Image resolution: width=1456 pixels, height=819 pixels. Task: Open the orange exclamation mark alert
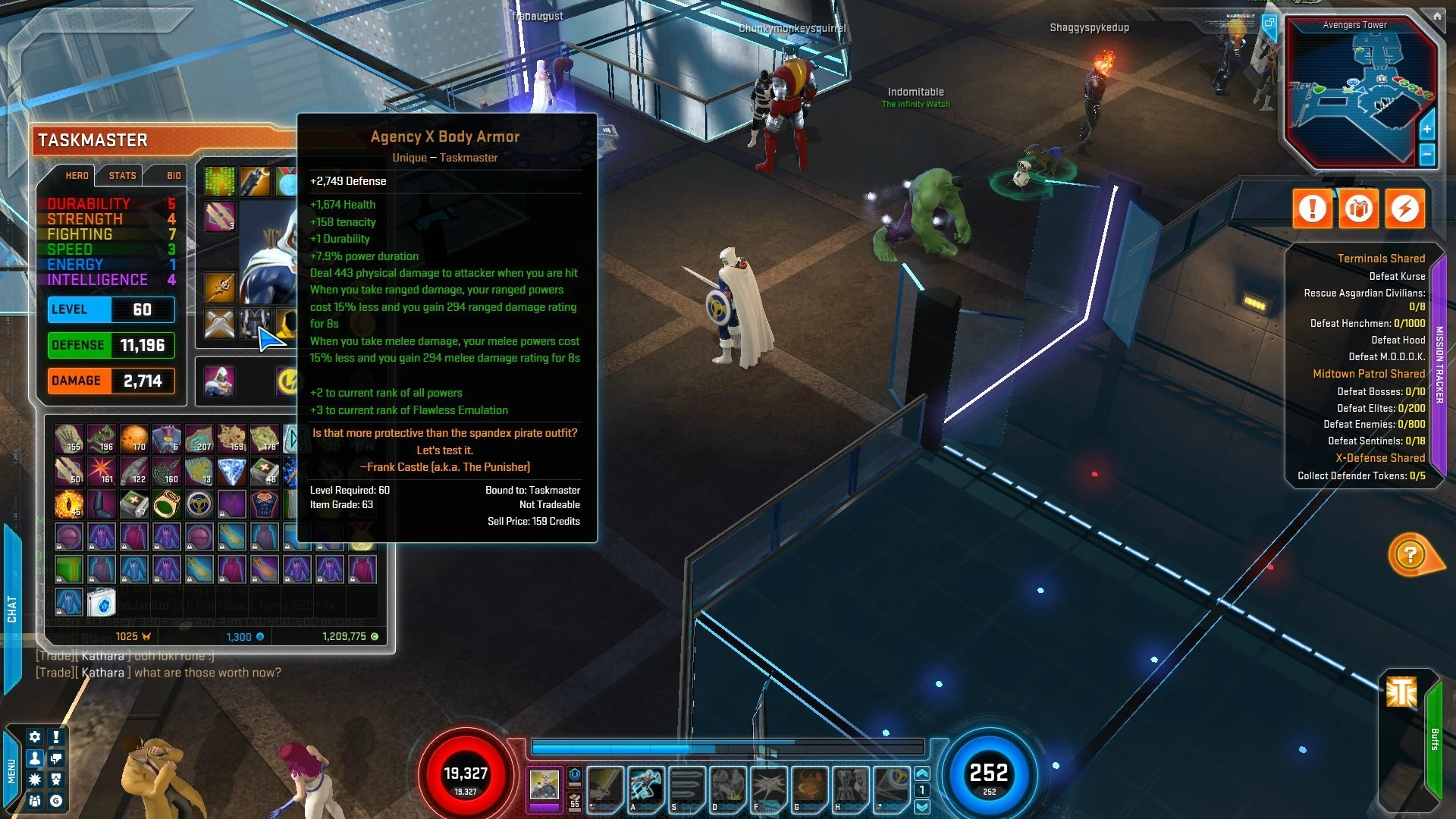pyautogui.click(x=1312, y=208)
